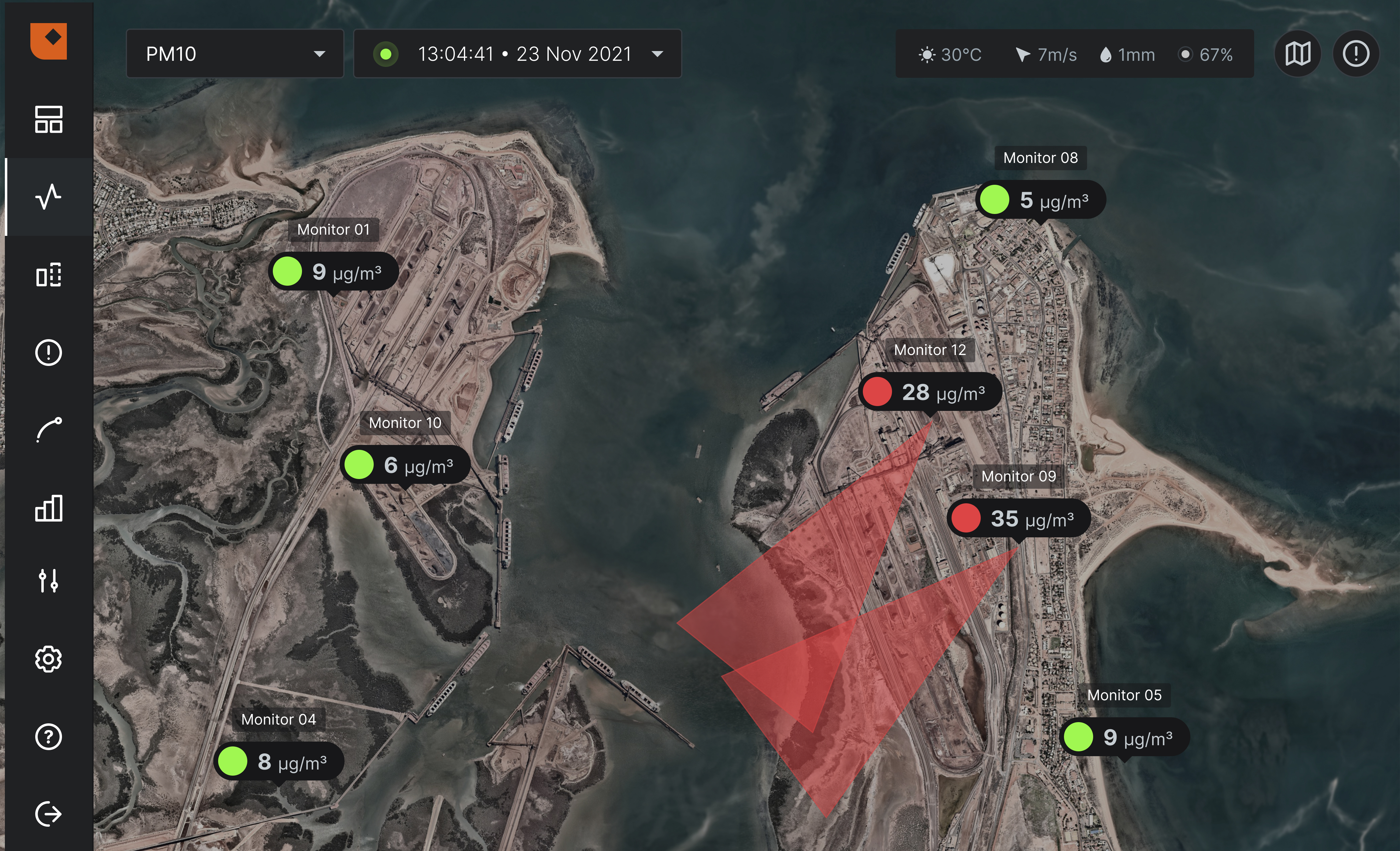Select the Monitor 01 marker reading 9 µg/m³

click(334, 272)
